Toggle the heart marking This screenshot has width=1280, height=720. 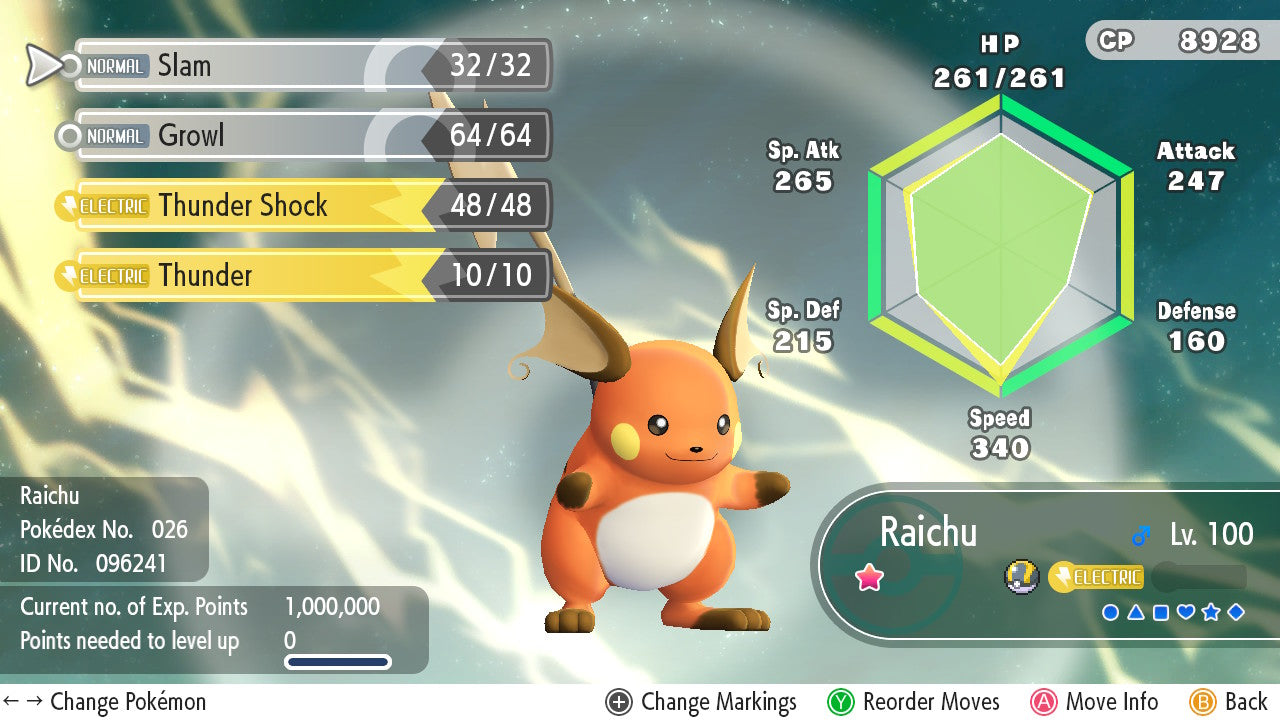pyautogui.click(x=1186, y=612)
